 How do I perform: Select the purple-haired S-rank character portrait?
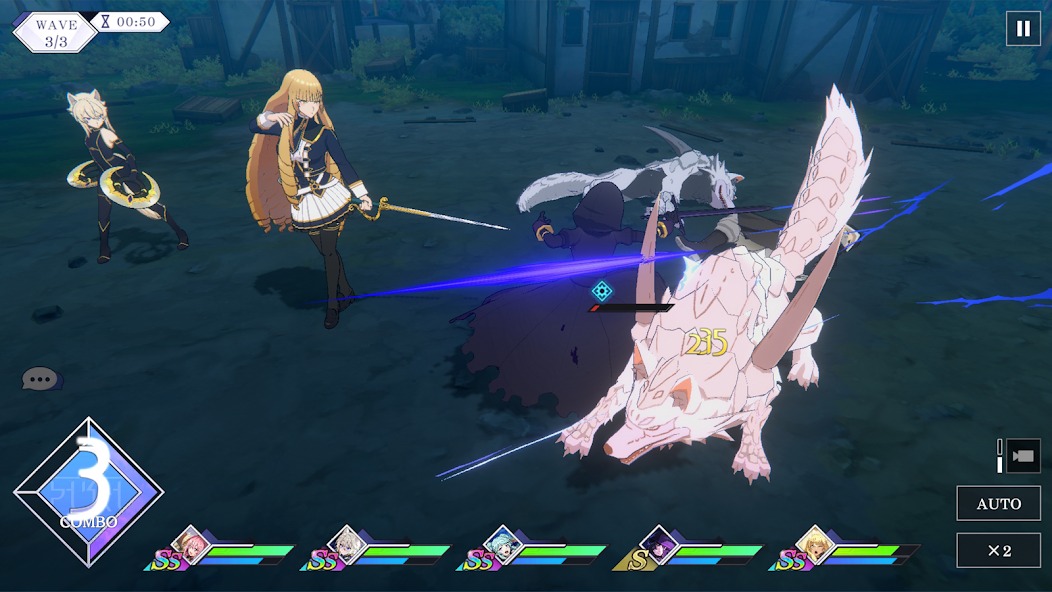click(659, 543)
